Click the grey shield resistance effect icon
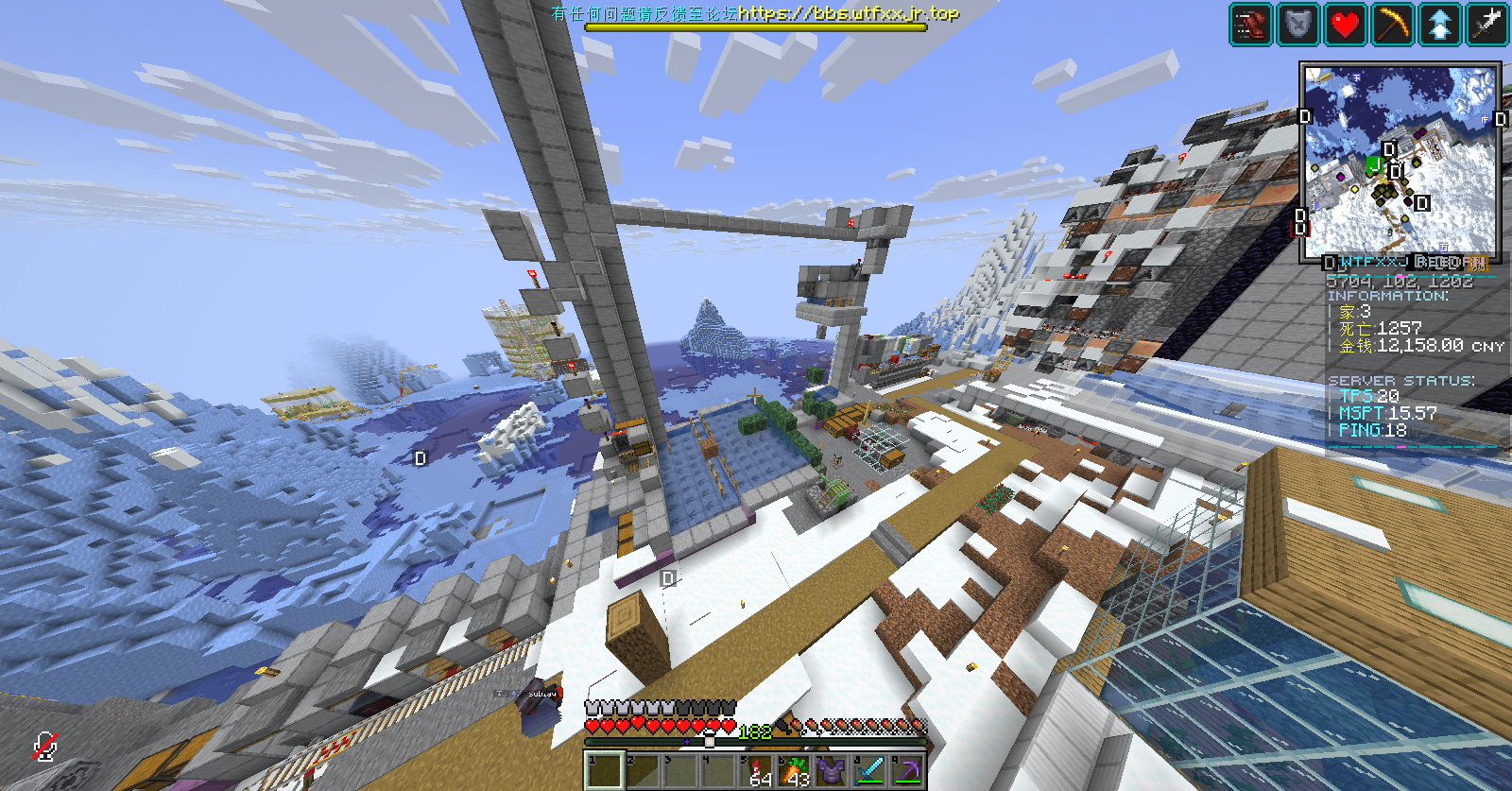 (x=1298, y=25)
